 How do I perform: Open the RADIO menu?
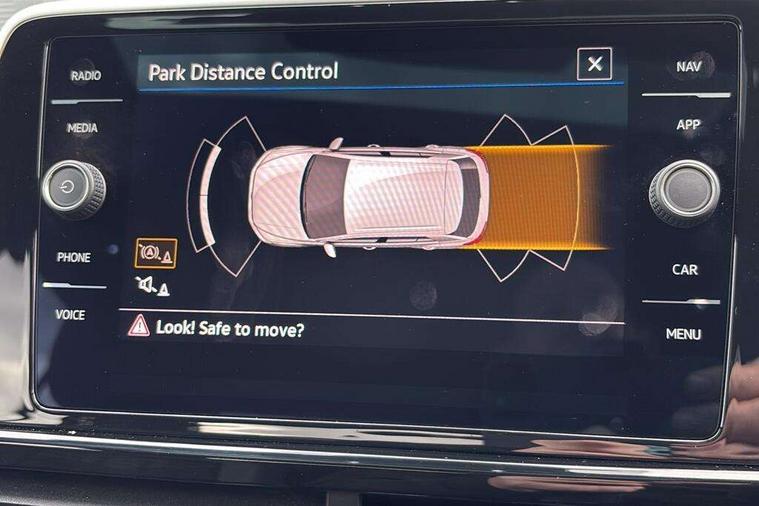click(x=83, y=76)
